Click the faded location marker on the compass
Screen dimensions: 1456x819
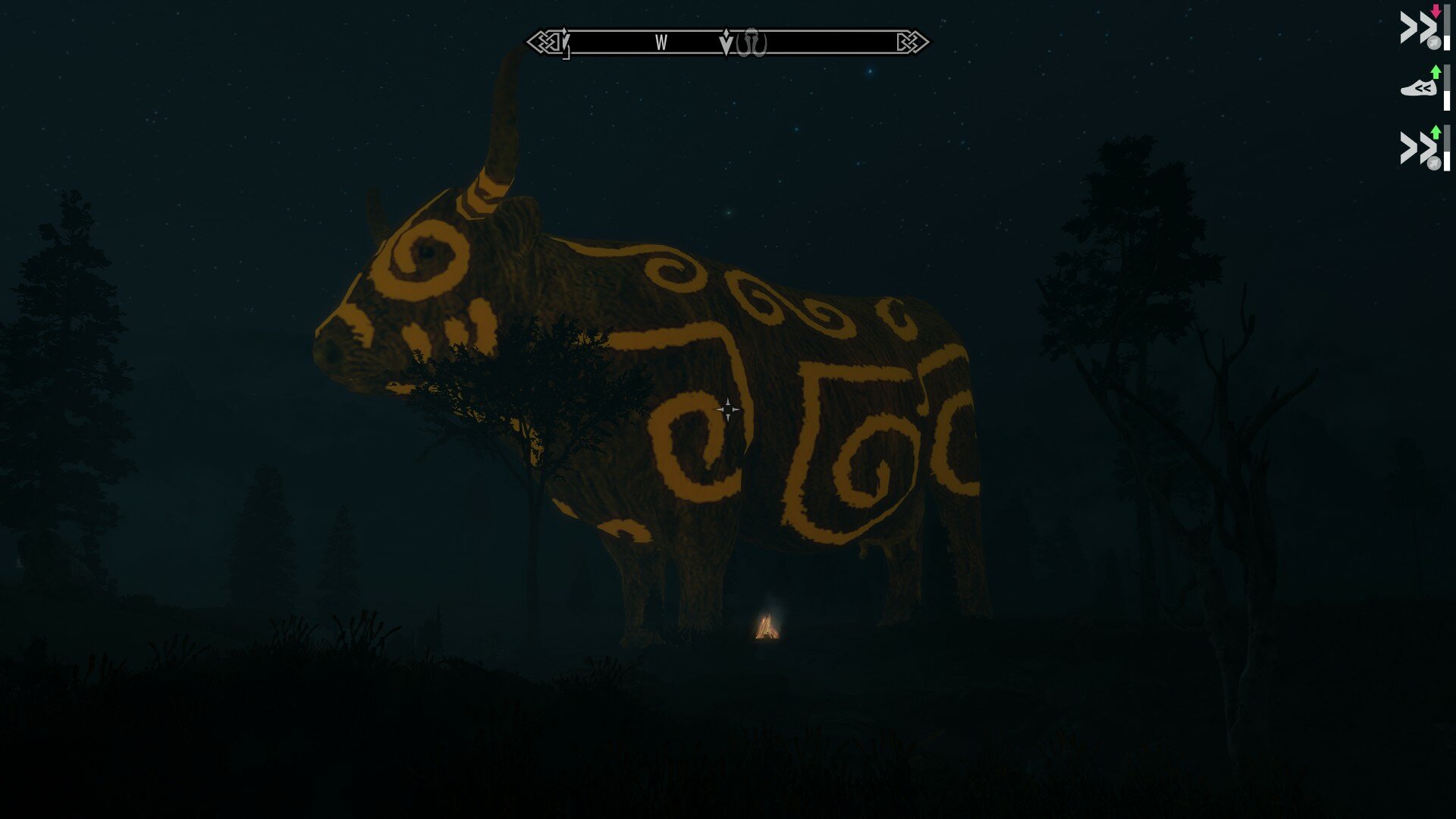(x=752, y=42)
